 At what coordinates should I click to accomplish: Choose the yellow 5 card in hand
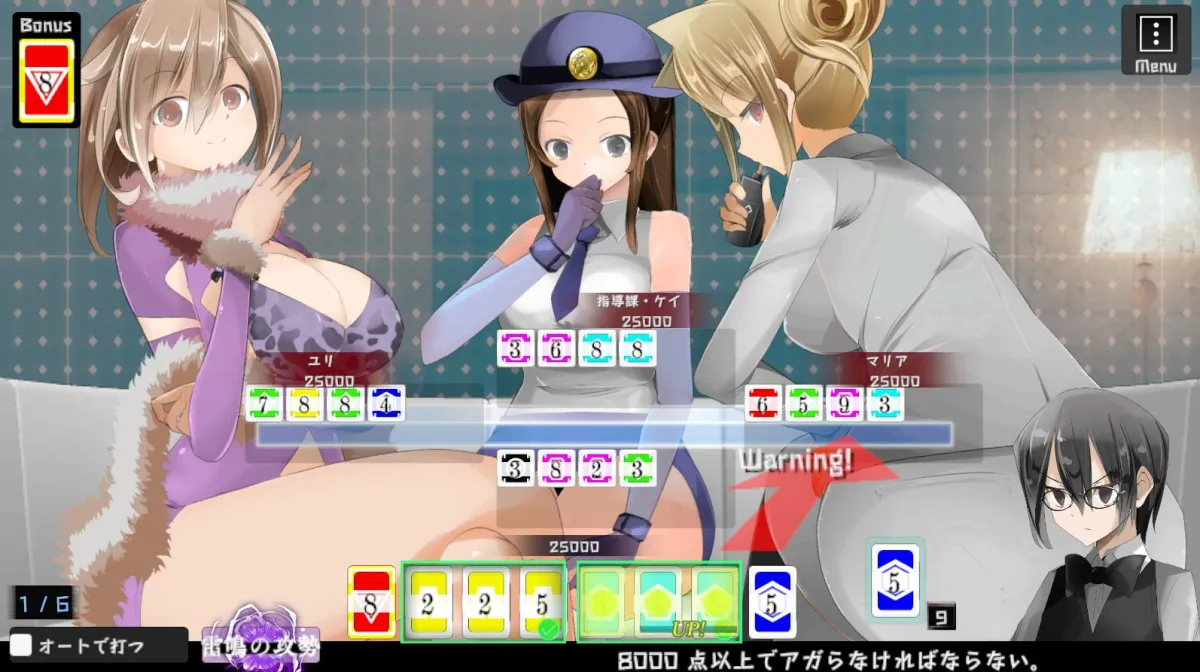click(x=542, y=601)
